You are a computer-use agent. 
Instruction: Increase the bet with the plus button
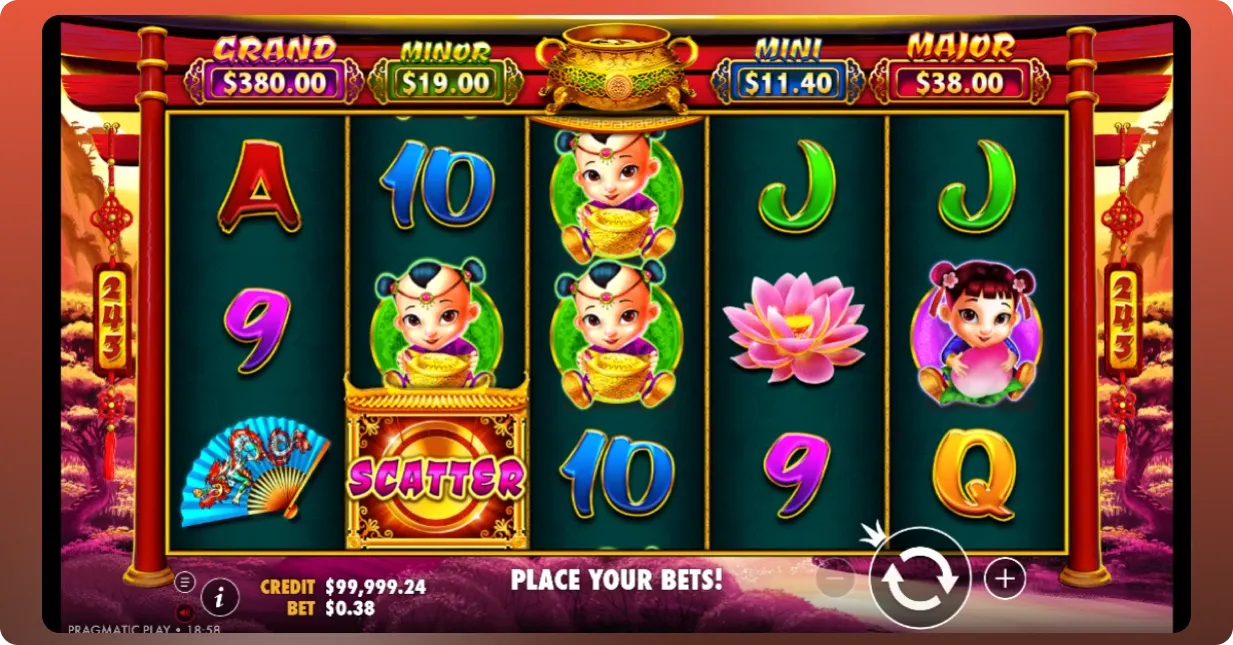pyautogui.click(x=1005, y=578)
